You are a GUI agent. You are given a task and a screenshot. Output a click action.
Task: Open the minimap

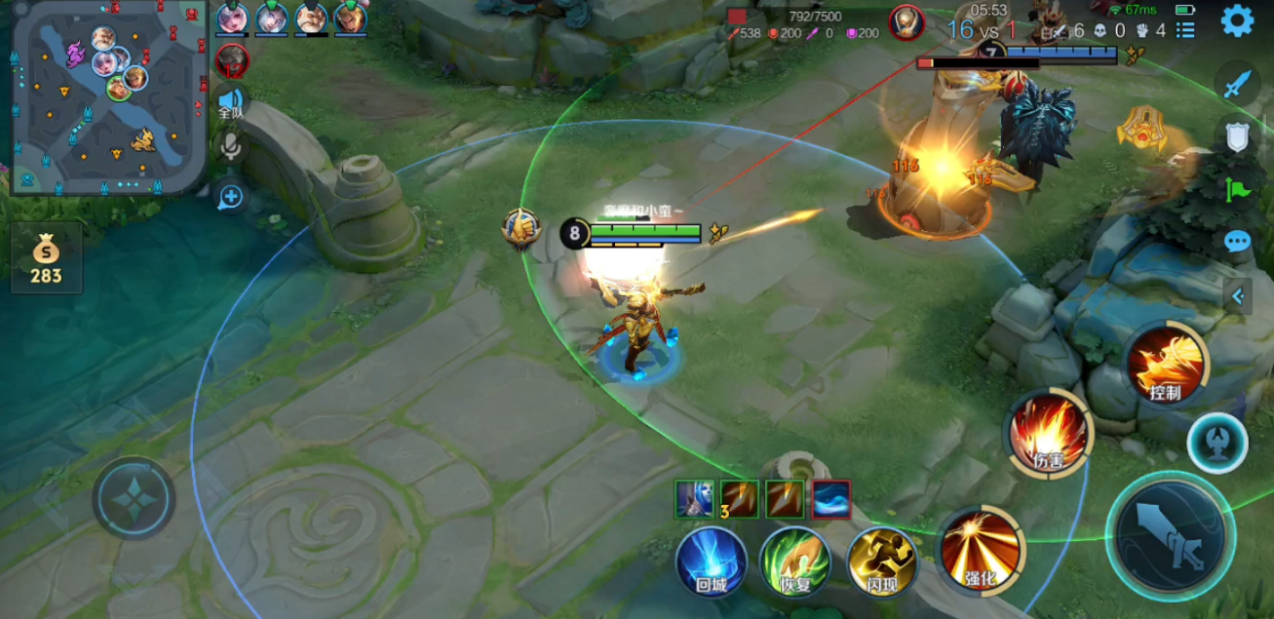point(107,96)
